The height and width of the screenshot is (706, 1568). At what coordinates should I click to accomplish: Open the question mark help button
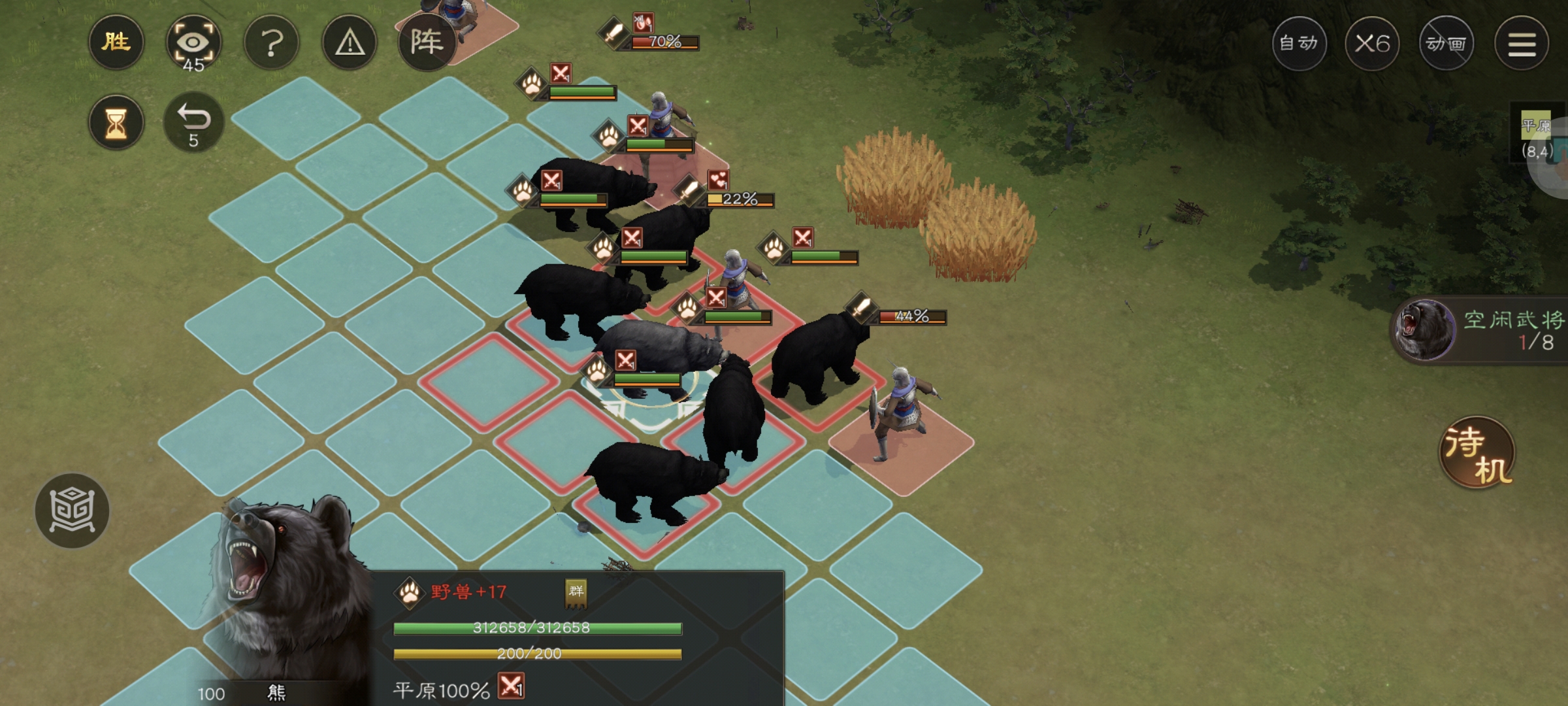tap(272, 43)
